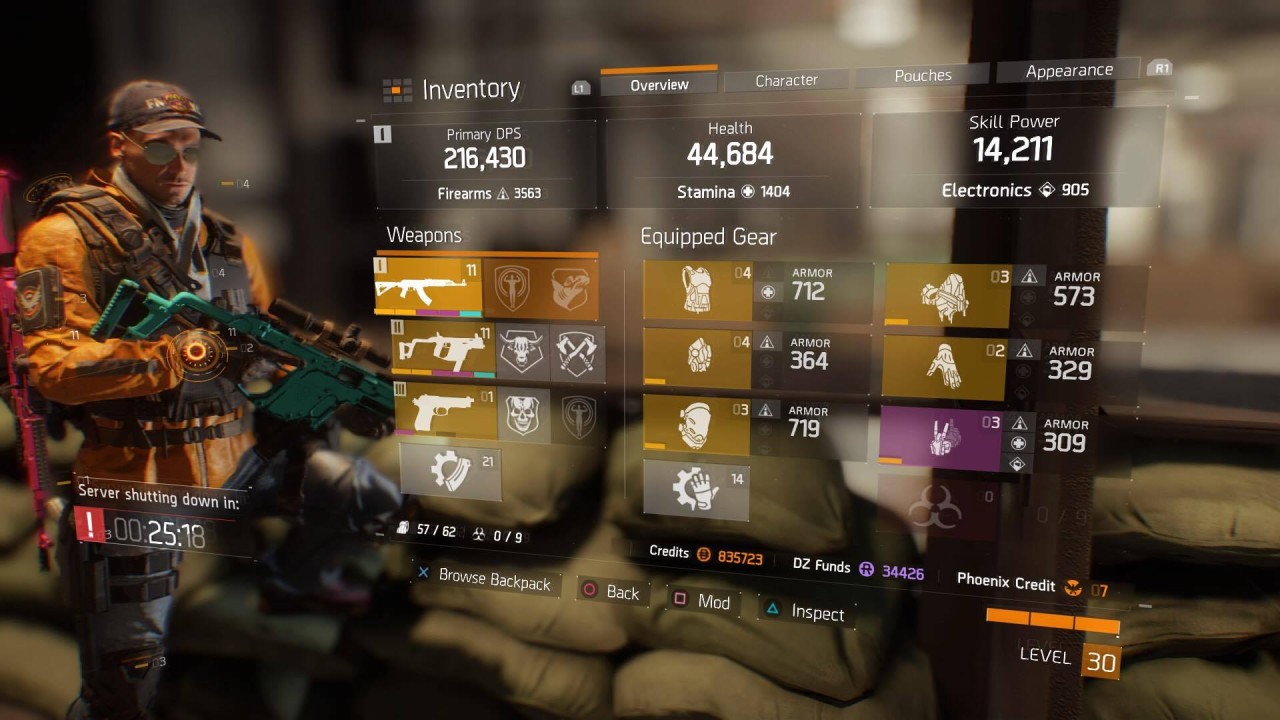The width and height of the screenshot is (1280, 720).
Task: Select the mask gear with 719 armor
Action: coord(697,426)
